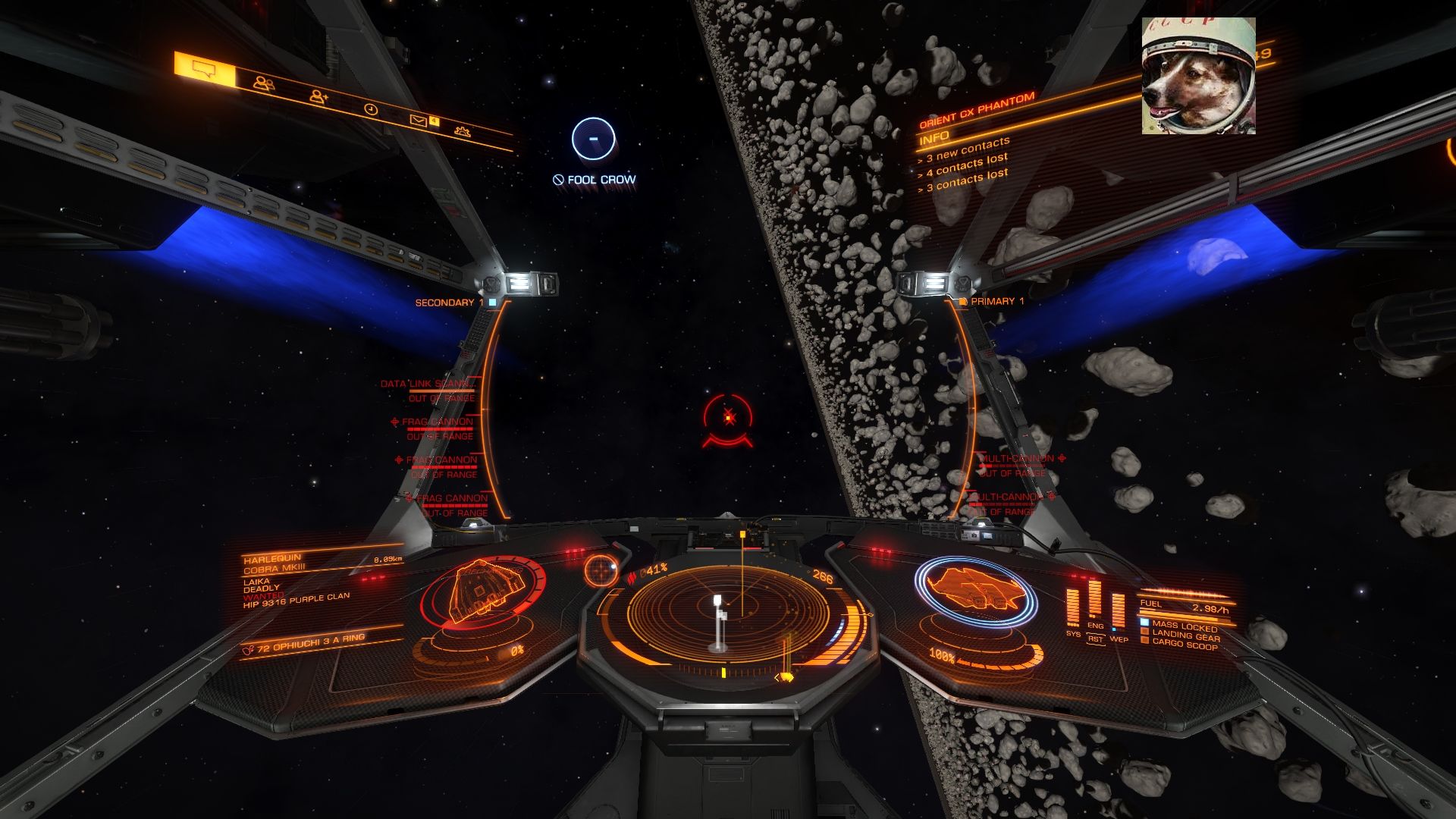Select the Primary 1 fire group label
Viewport: 1456px width, 819px height.
pyautogui.click(x=997, y=302)
